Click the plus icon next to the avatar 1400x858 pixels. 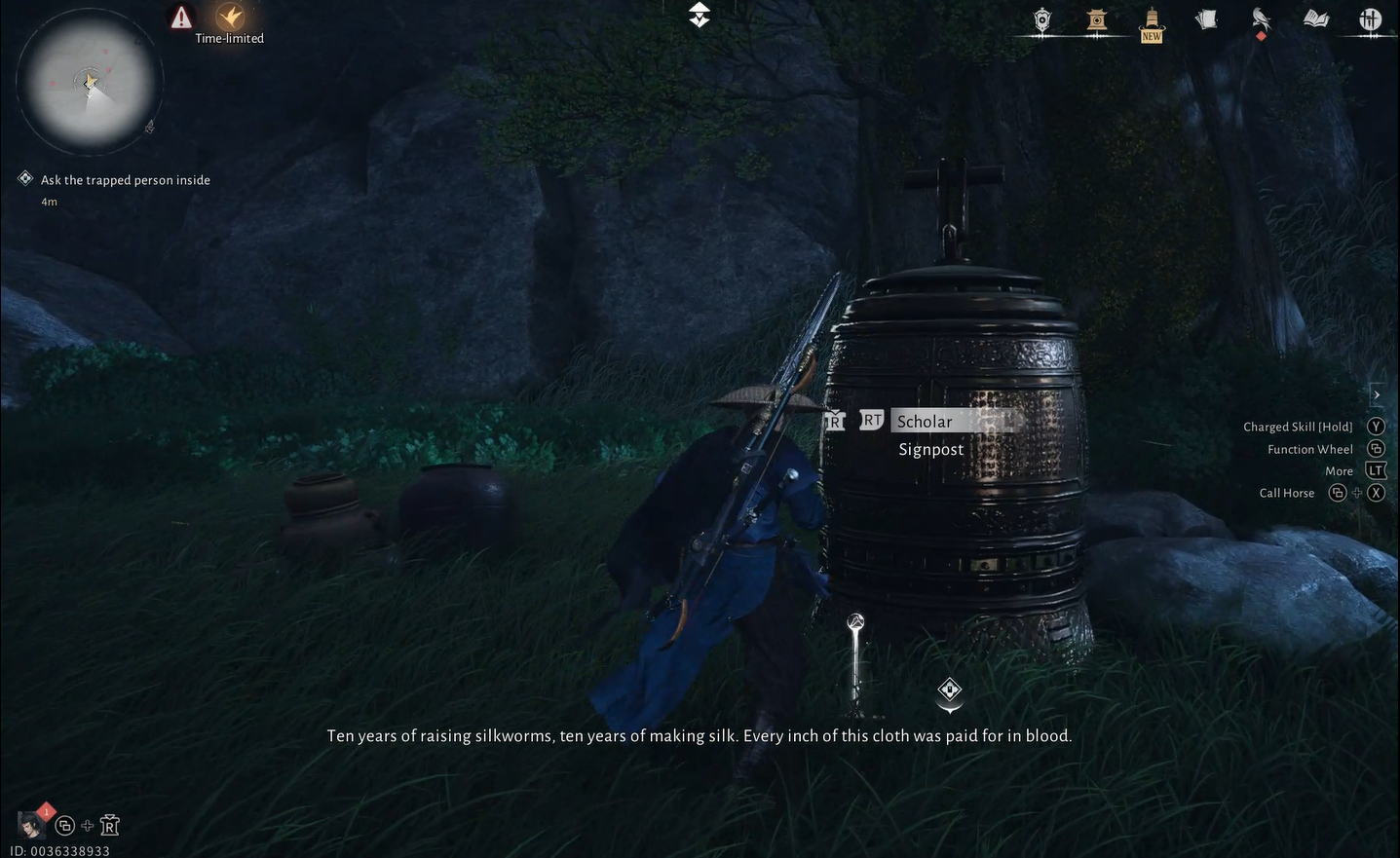click(x=86, y=823)
